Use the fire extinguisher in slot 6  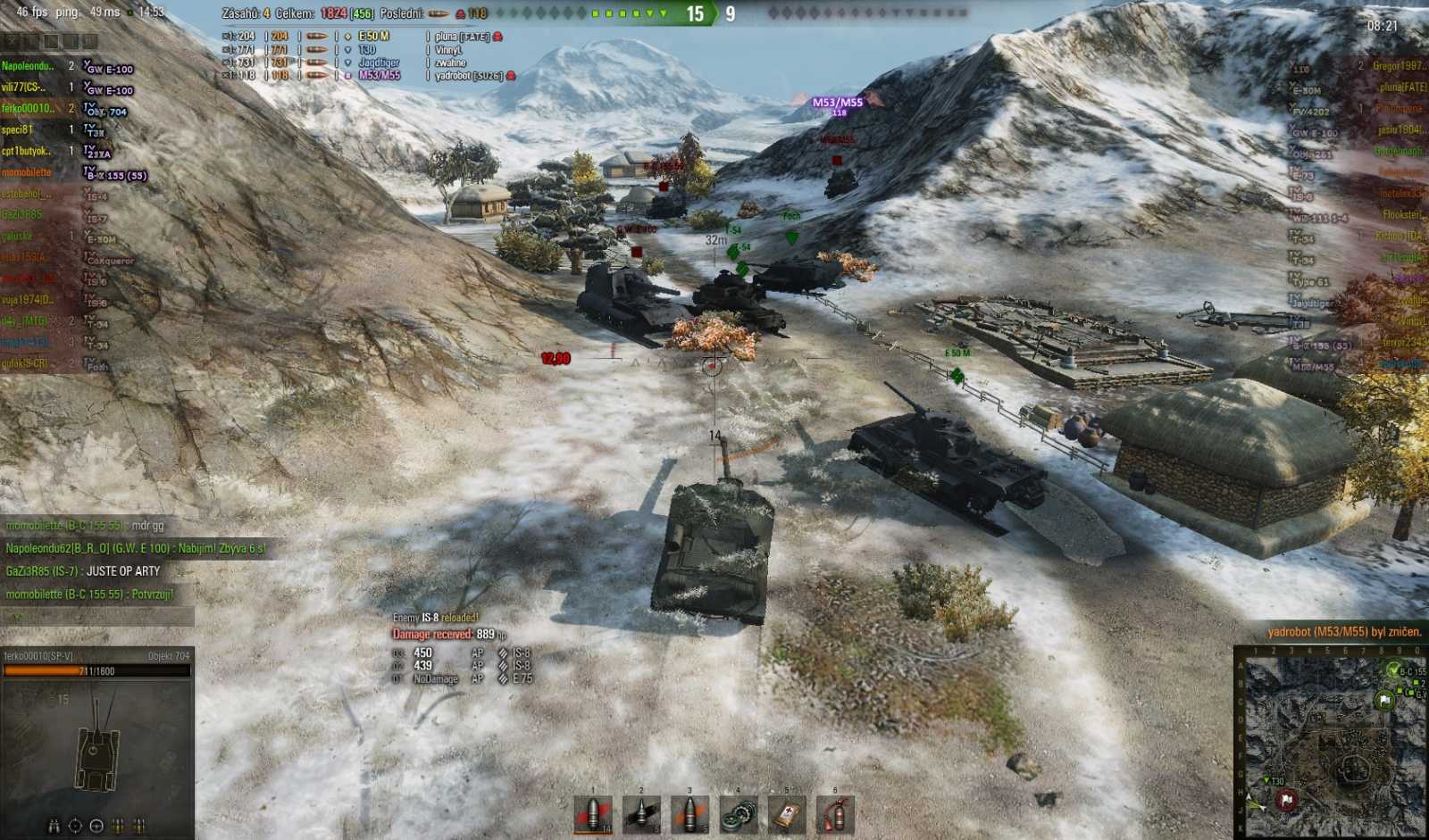point(834,814)
